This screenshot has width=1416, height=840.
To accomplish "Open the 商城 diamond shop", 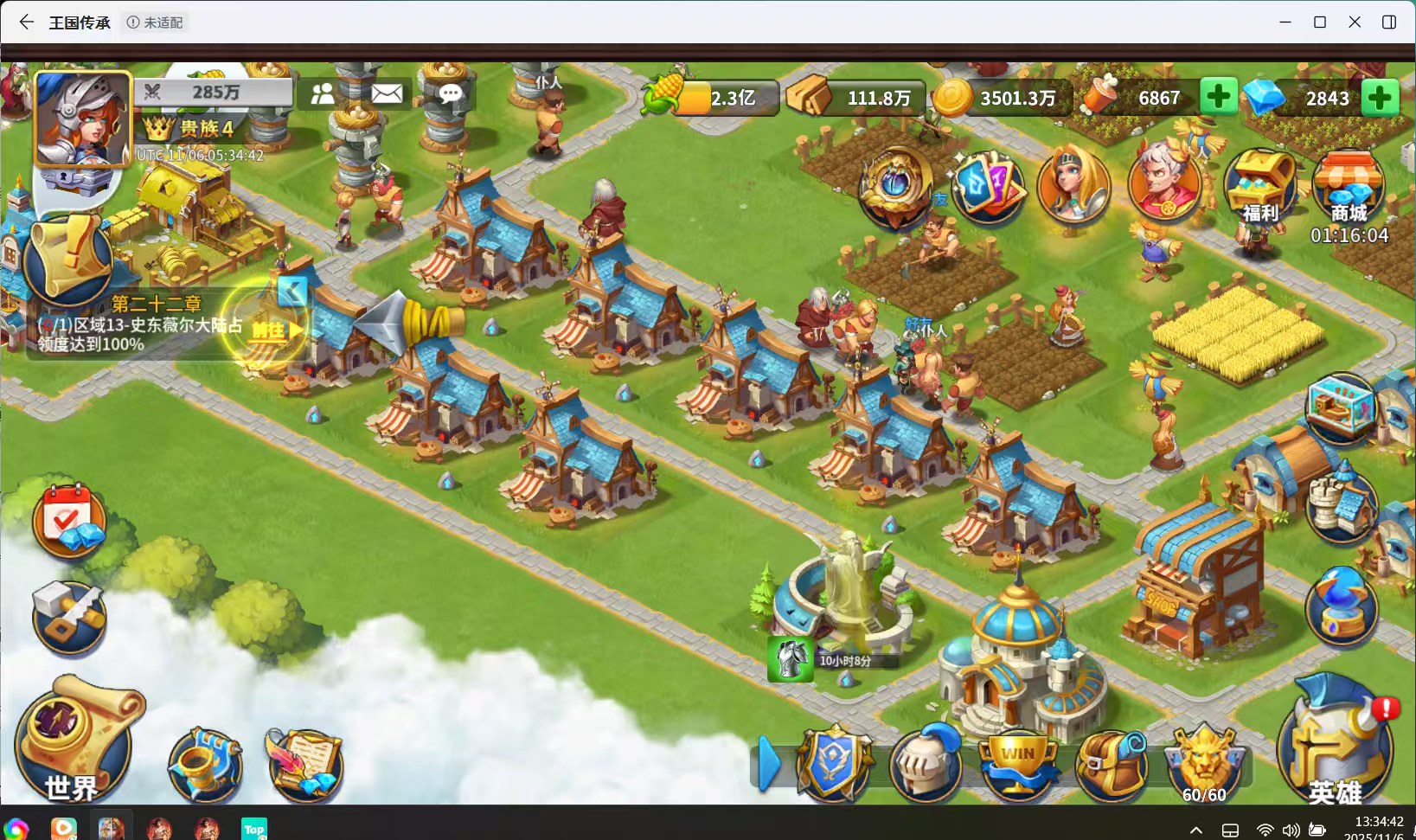I will pyautogui.click(x=1349, y=182).
